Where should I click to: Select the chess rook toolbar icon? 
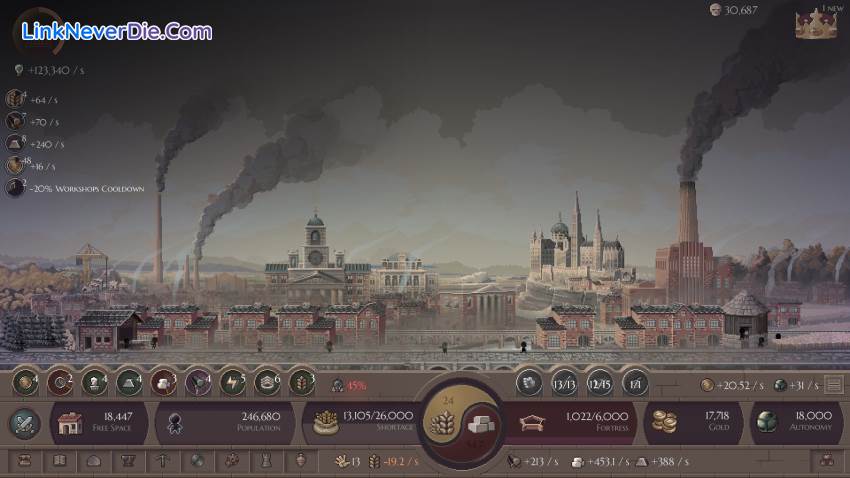point(265,461)
